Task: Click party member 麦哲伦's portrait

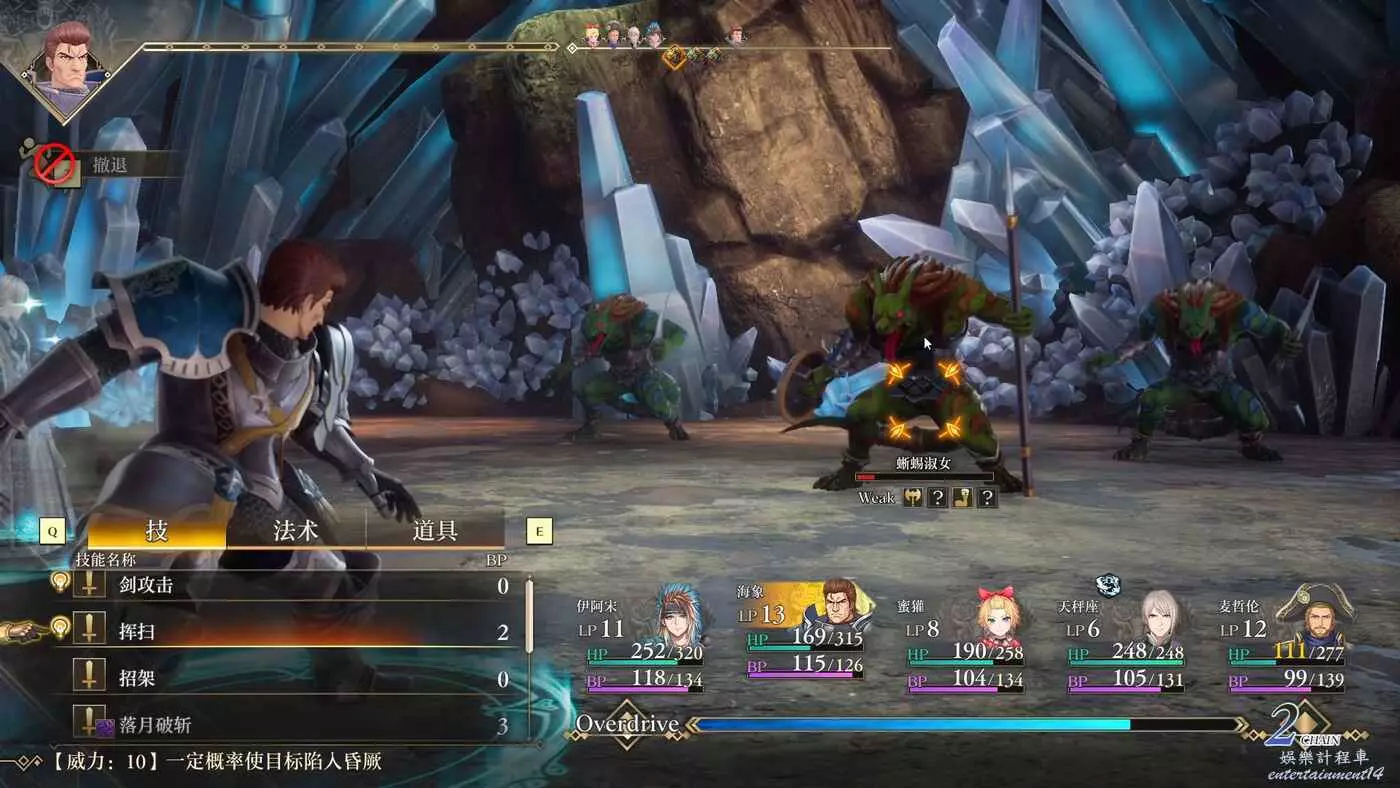Action: [x=1317, y=614]
